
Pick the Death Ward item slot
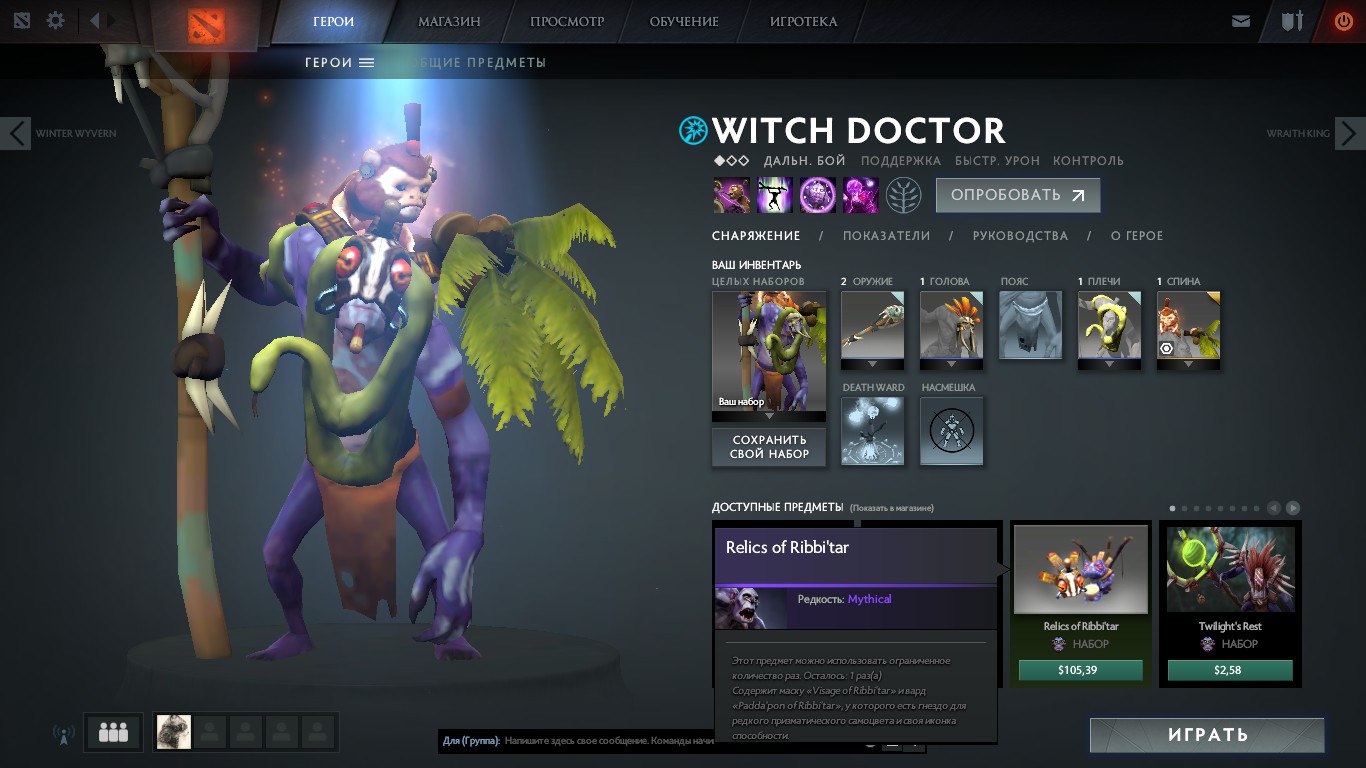pos(873,431)
